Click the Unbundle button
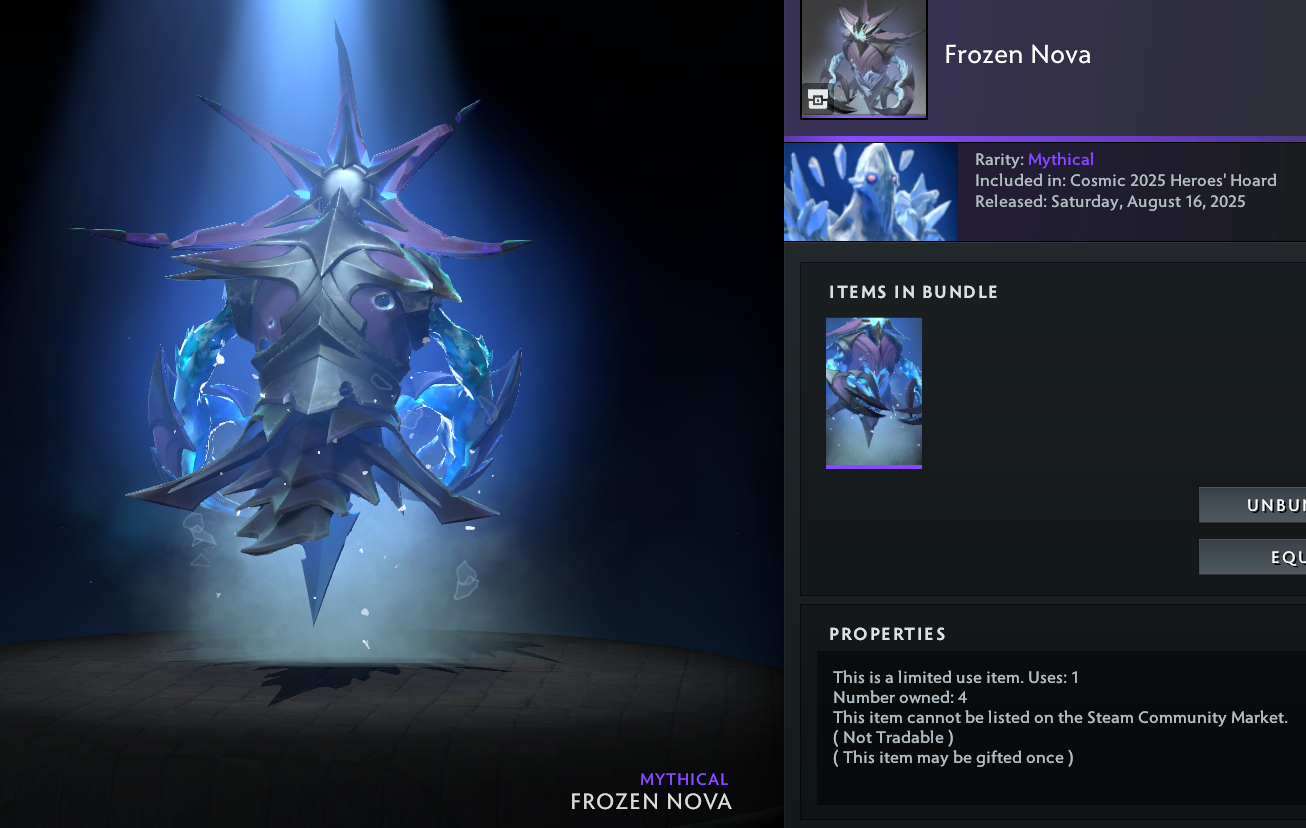This screenshot has width=1306, height=828. pyautogui.click(x=1254, y=505)
